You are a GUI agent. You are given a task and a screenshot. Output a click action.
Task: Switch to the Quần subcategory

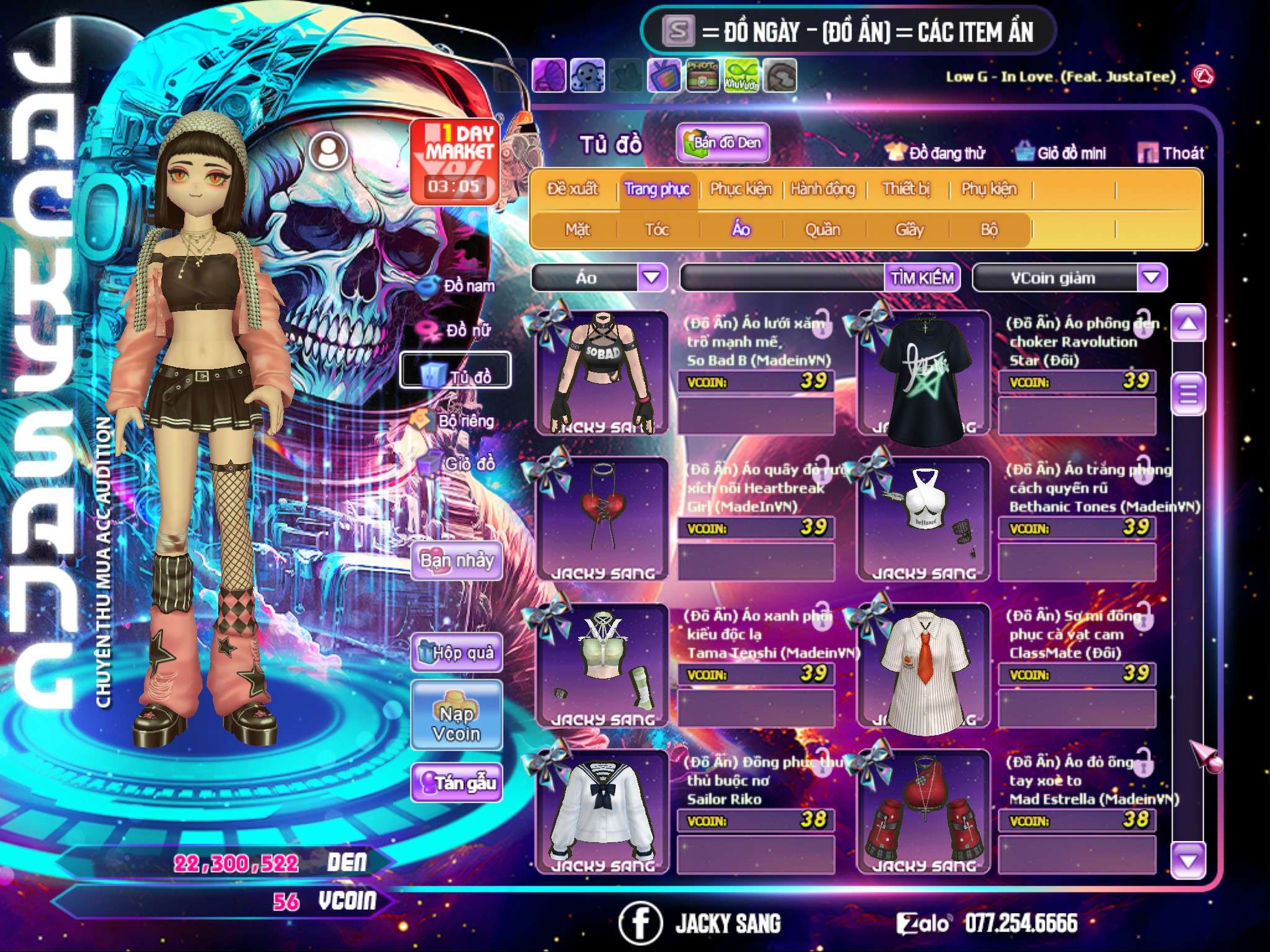tap(822, 230)
